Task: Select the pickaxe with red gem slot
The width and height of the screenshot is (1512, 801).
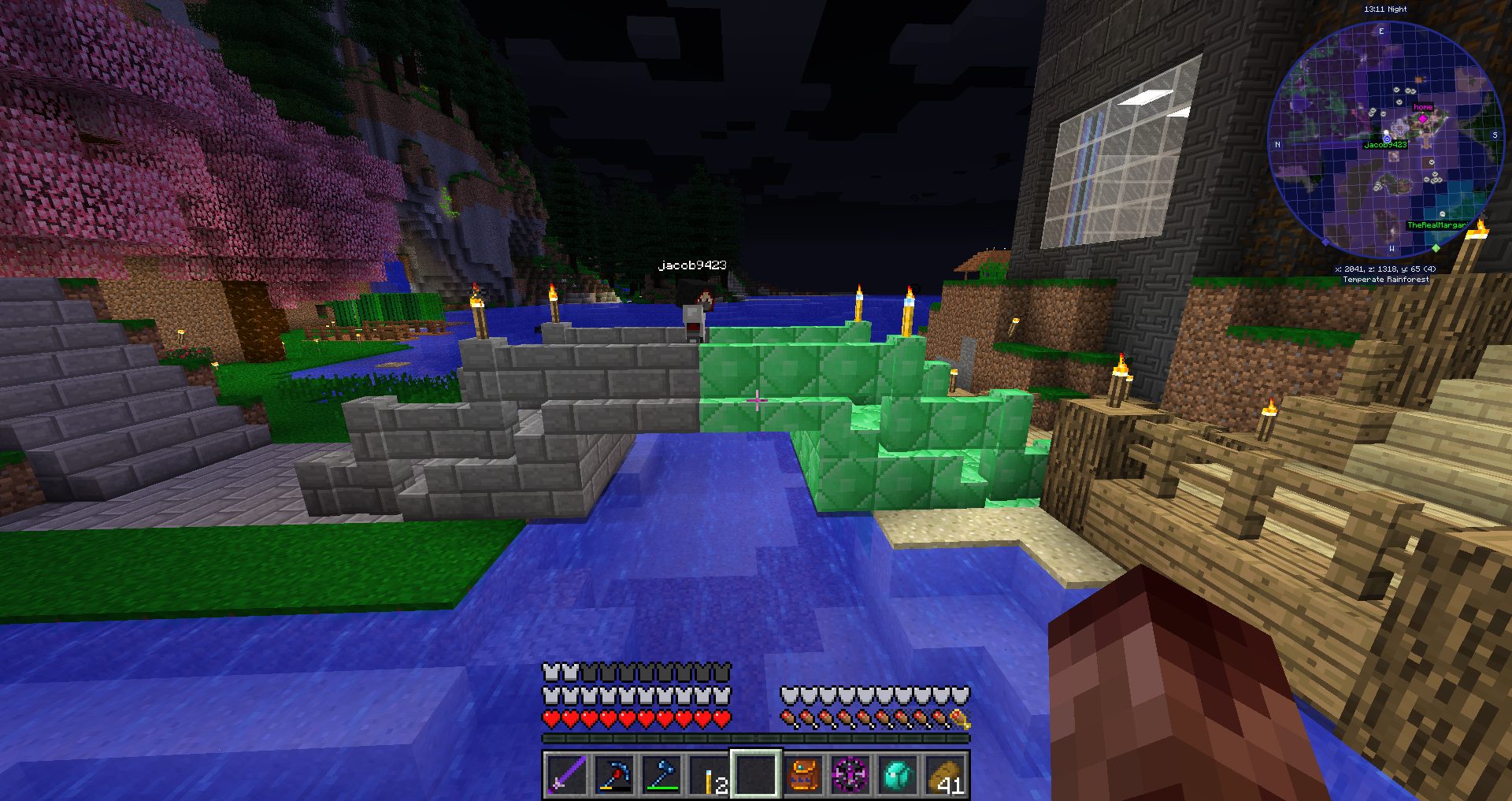Action: [614, 774]
